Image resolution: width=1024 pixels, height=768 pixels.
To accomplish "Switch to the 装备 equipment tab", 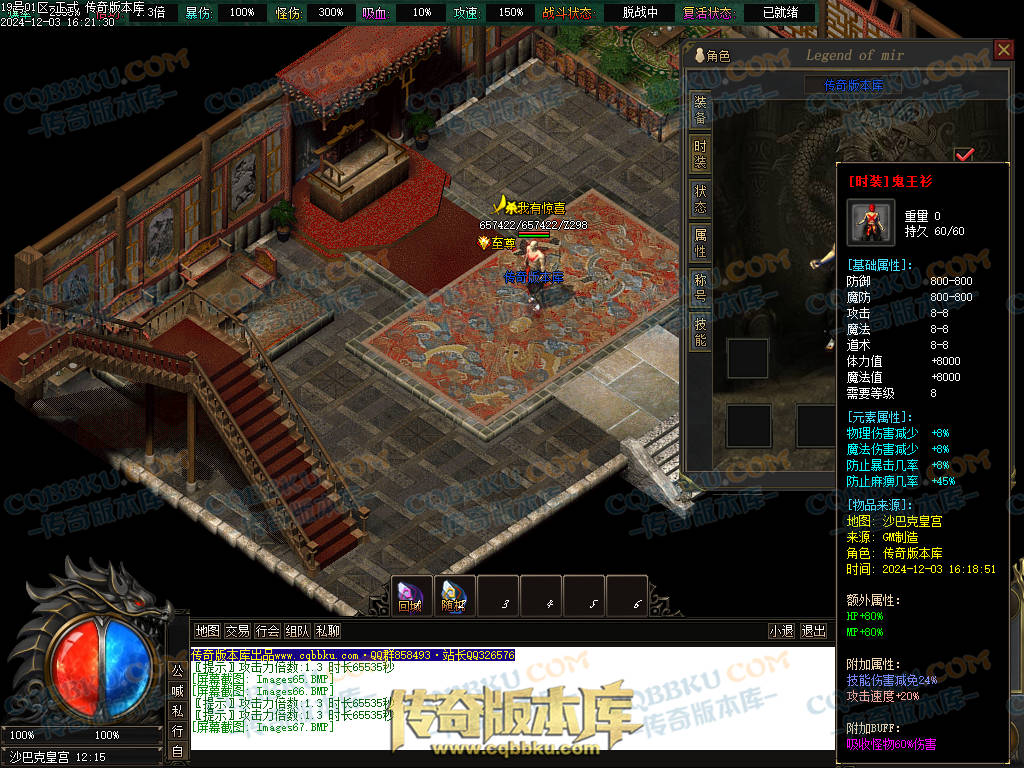I will pyautogui.click(x=701, y=110).
